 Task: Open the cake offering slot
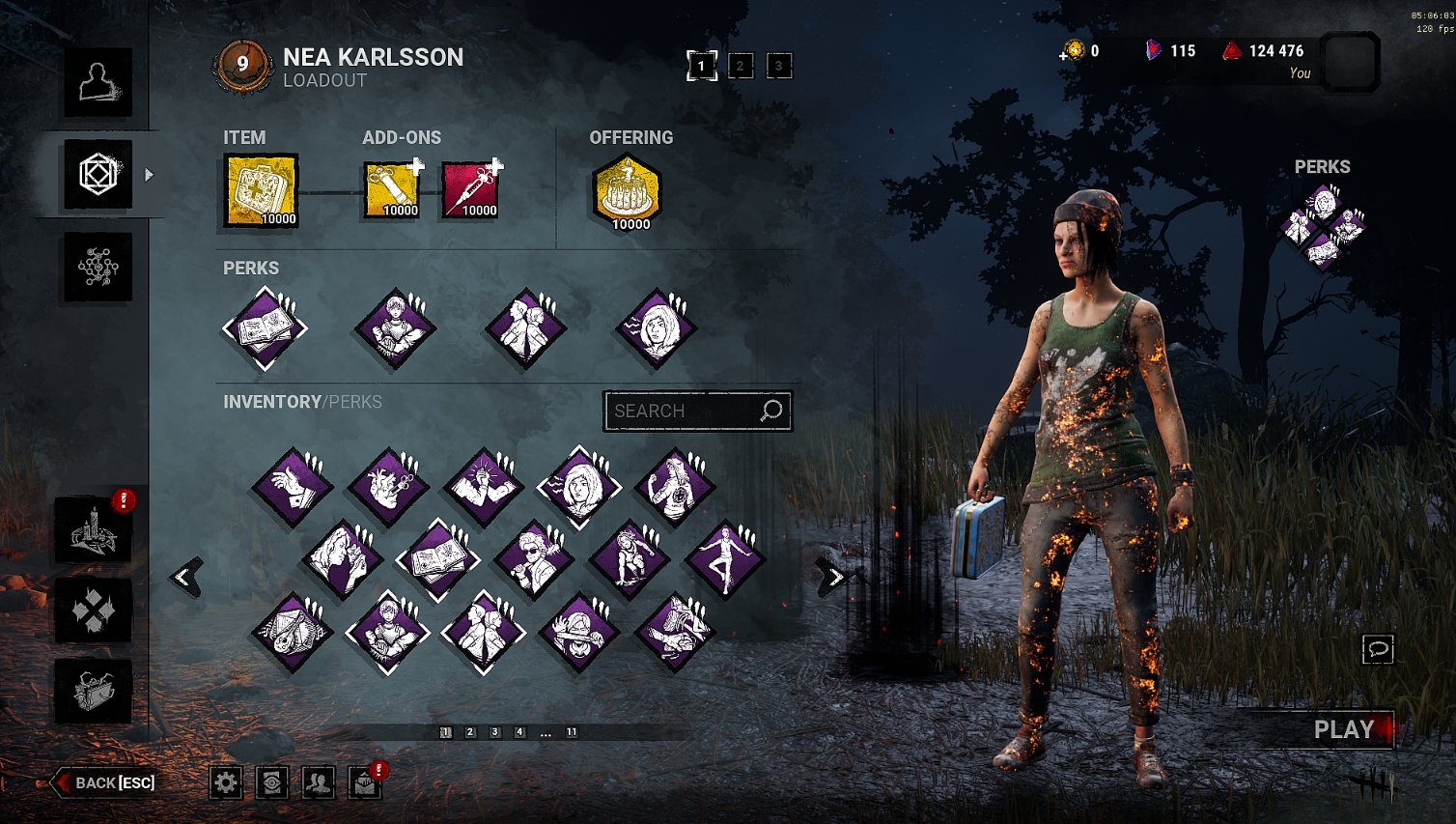(x=629, y=192)
